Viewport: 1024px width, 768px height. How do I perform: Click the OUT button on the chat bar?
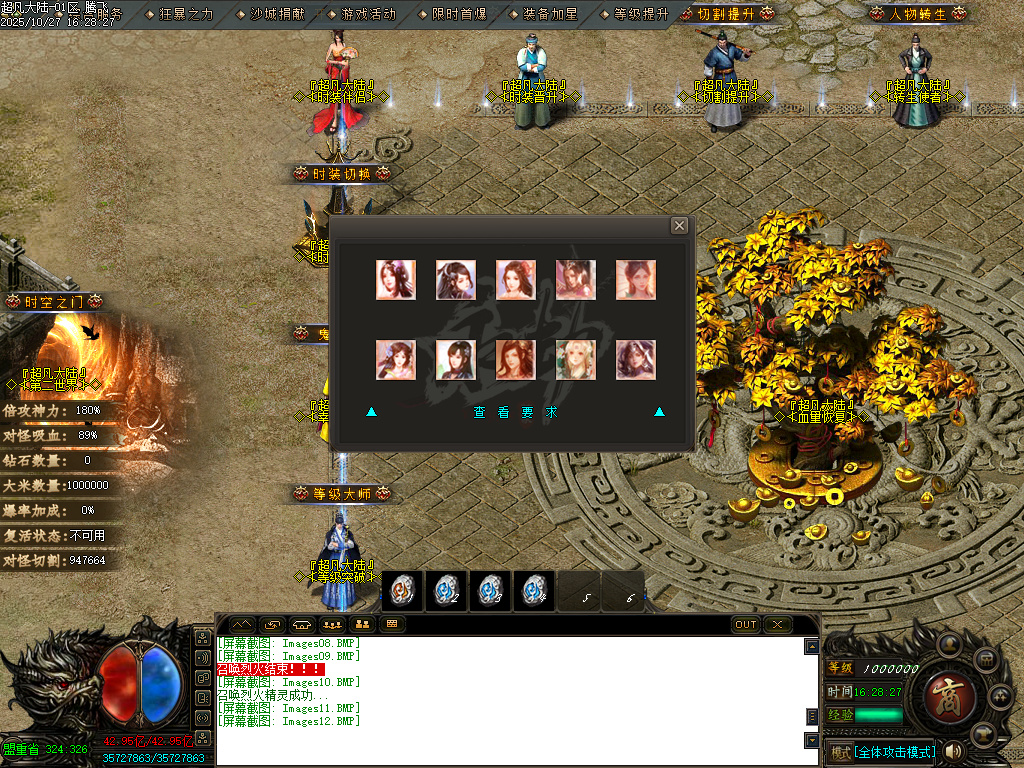pos(746,625)
